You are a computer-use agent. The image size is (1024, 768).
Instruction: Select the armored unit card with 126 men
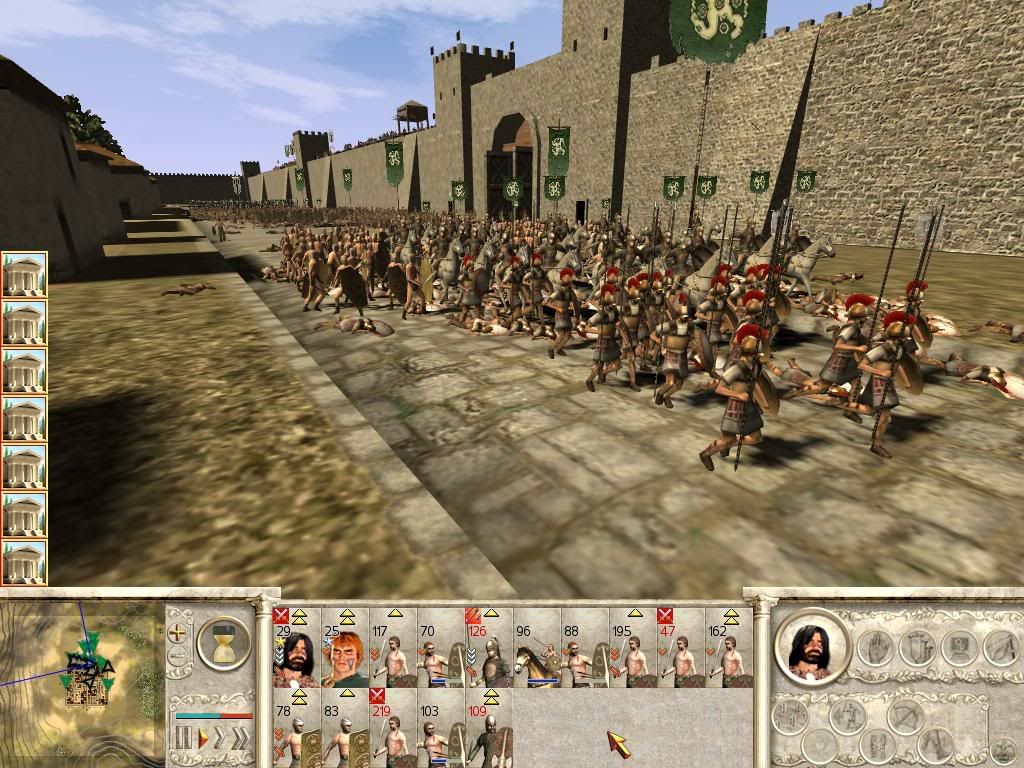click(488, 649)
